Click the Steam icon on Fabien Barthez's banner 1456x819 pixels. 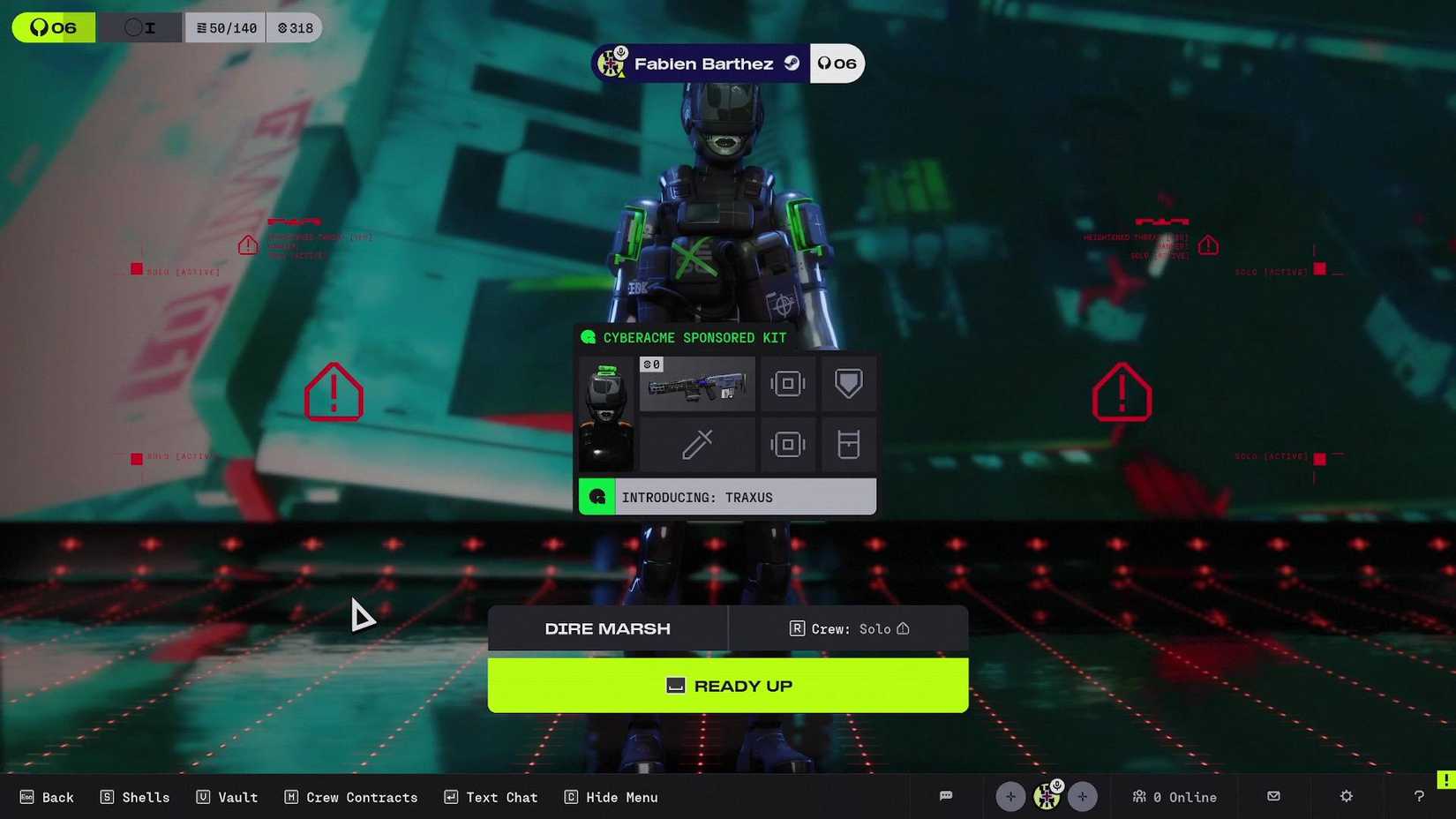click(x=792, y=63)
